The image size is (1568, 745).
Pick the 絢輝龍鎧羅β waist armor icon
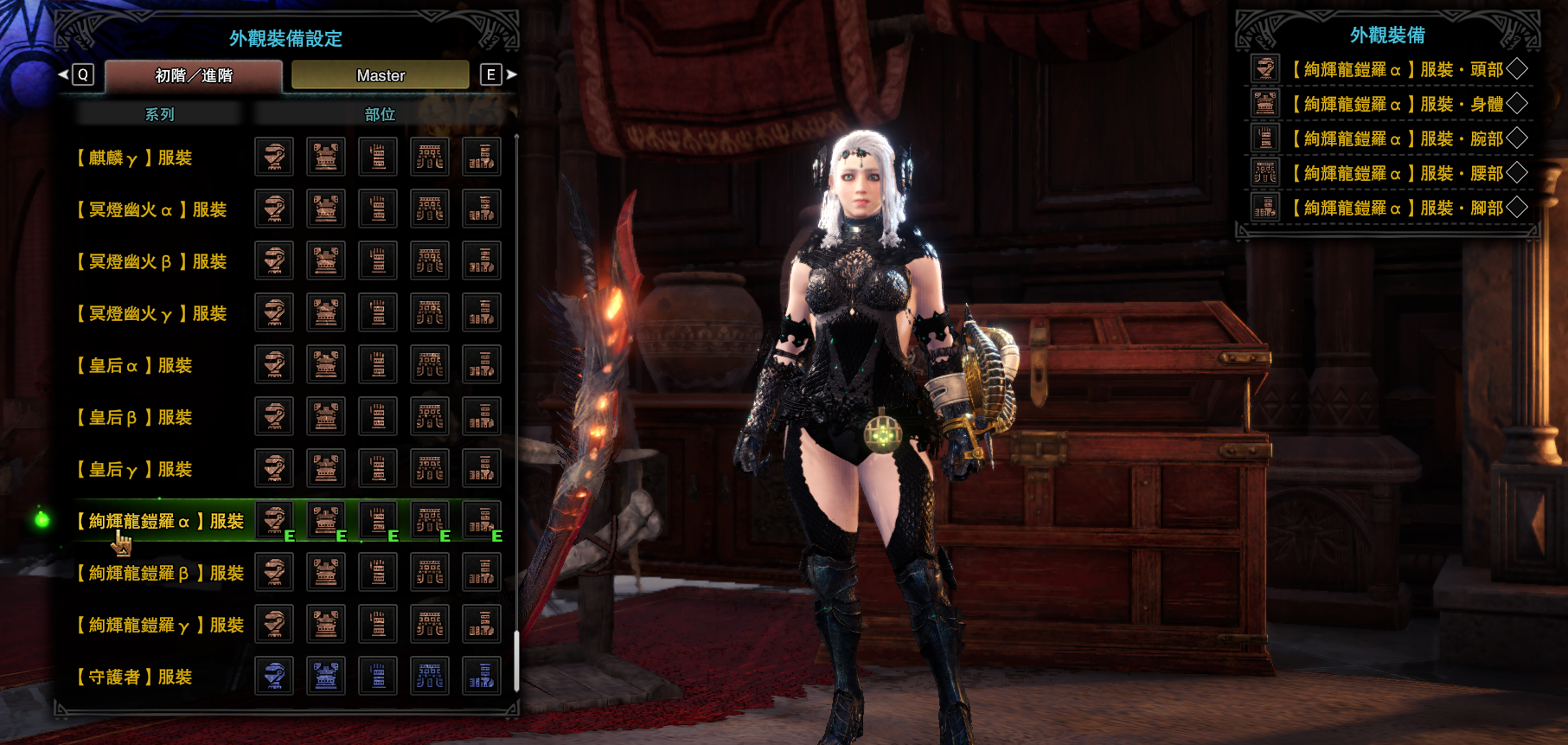coord(430,572)
